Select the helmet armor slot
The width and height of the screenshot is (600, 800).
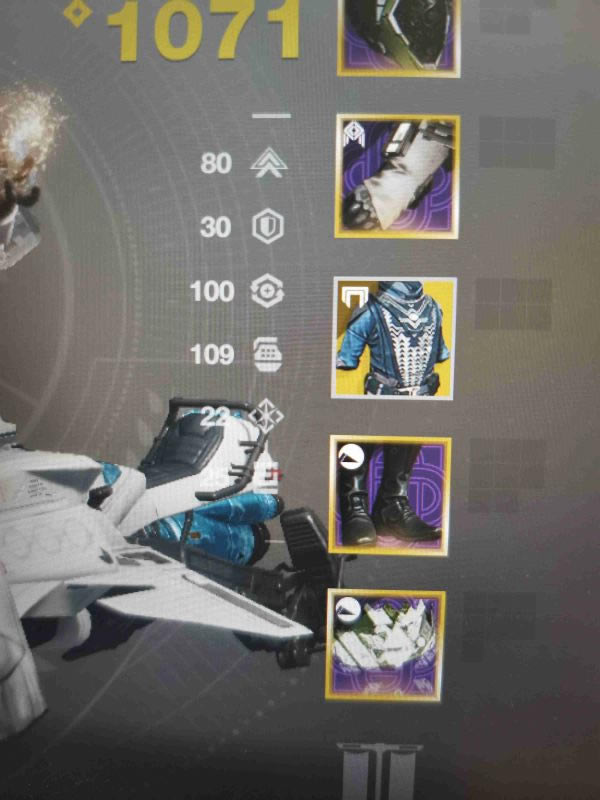400,35
